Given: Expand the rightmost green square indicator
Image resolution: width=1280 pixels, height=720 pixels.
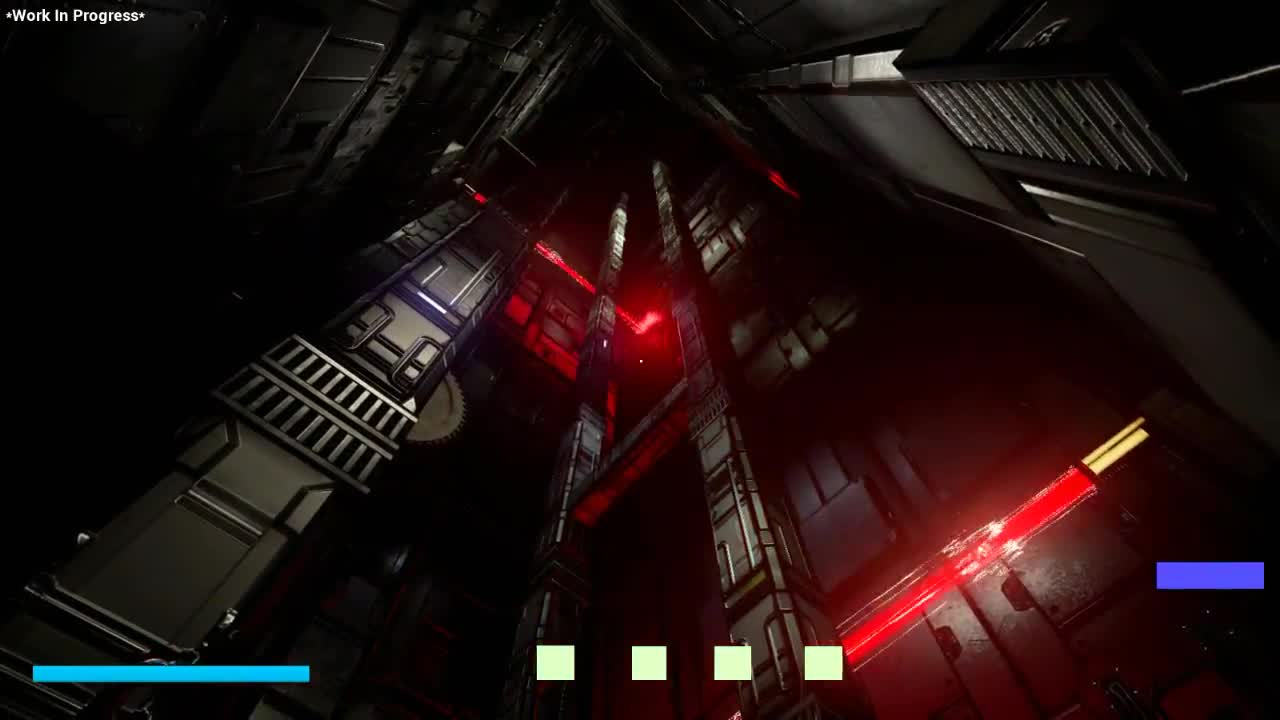Looking at the screenshot, I should pyautogui.click(x=824, y=663).
